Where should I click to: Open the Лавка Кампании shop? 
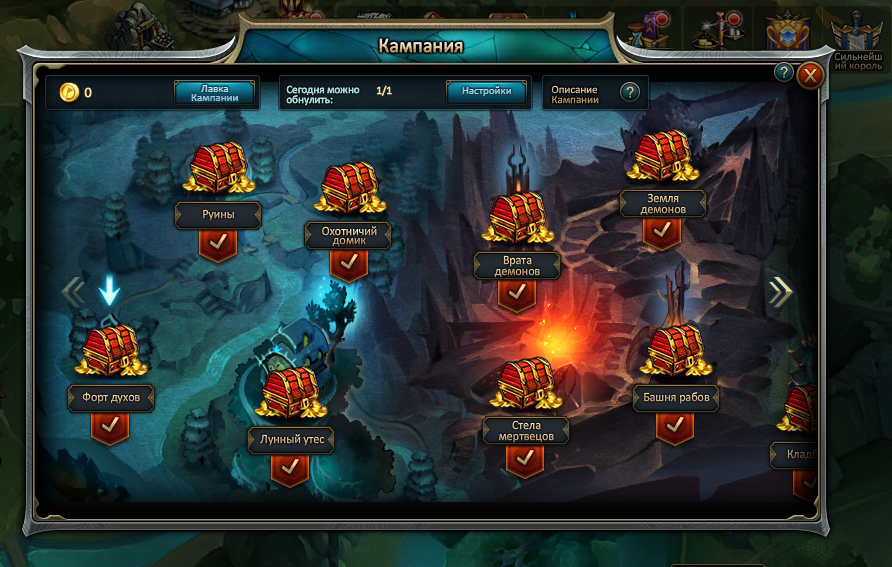(214, 93)
